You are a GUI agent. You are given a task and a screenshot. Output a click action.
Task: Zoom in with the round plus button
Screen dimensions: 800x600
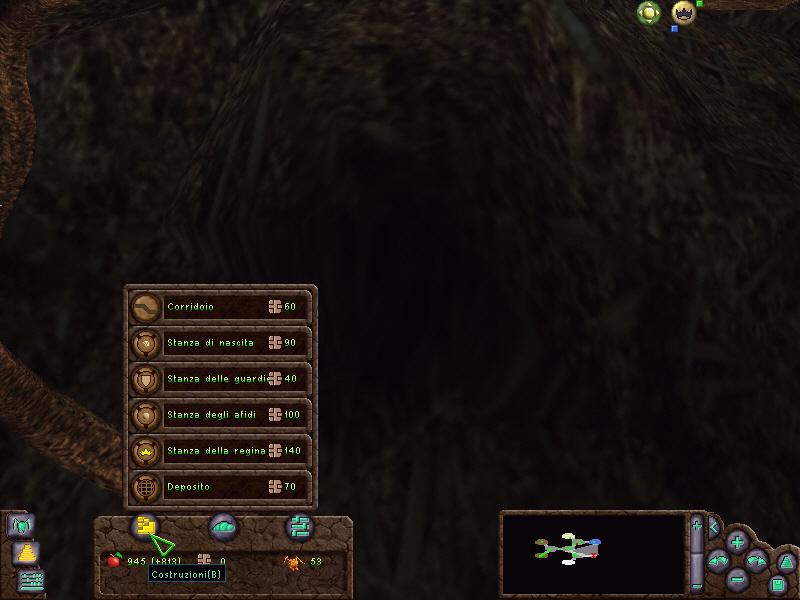pos(737,543)
